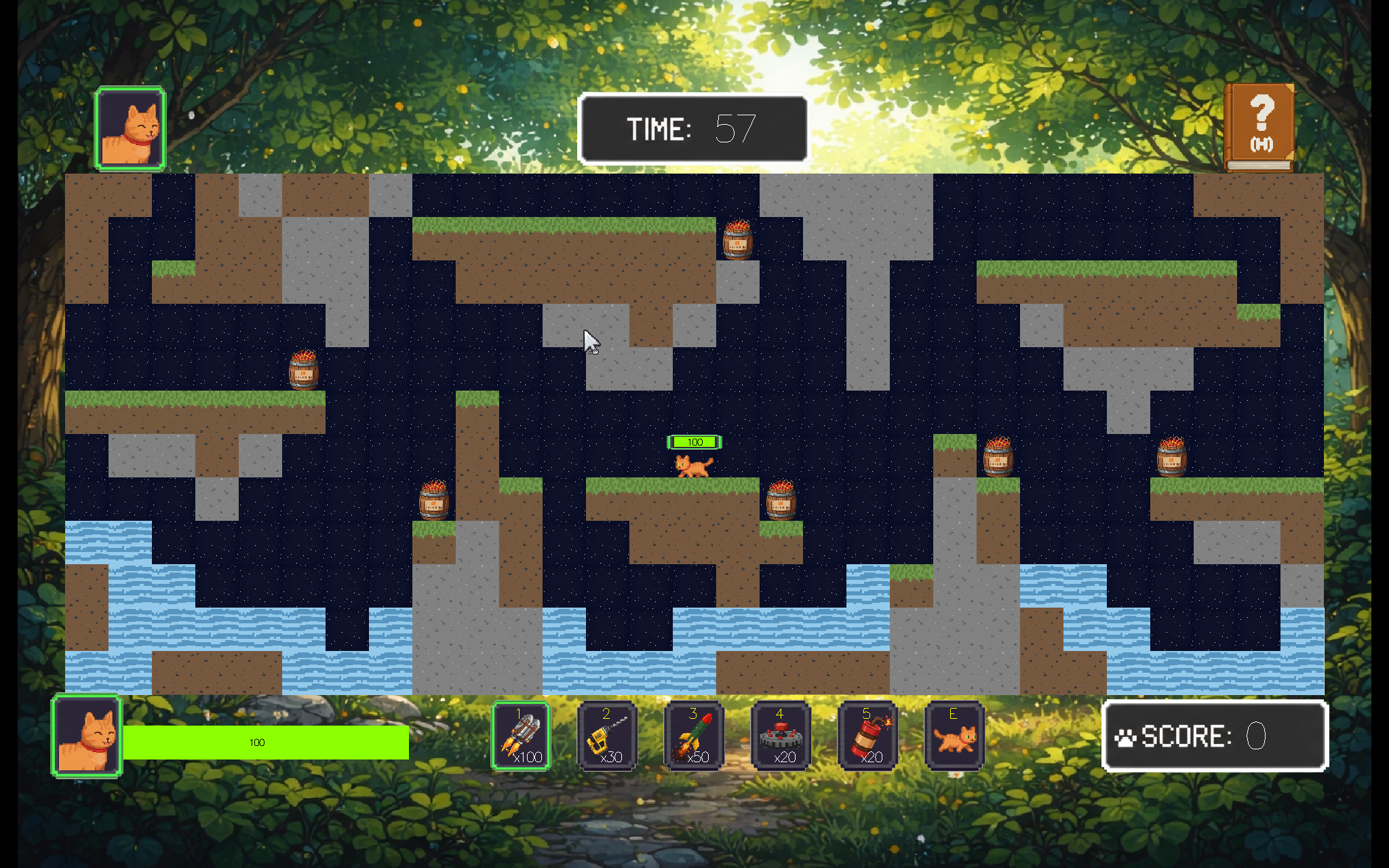Activate the walking cat slot labeled E
Viewport: 1389px width, 868px height.
pyautogui.click(x=954, y=736)
